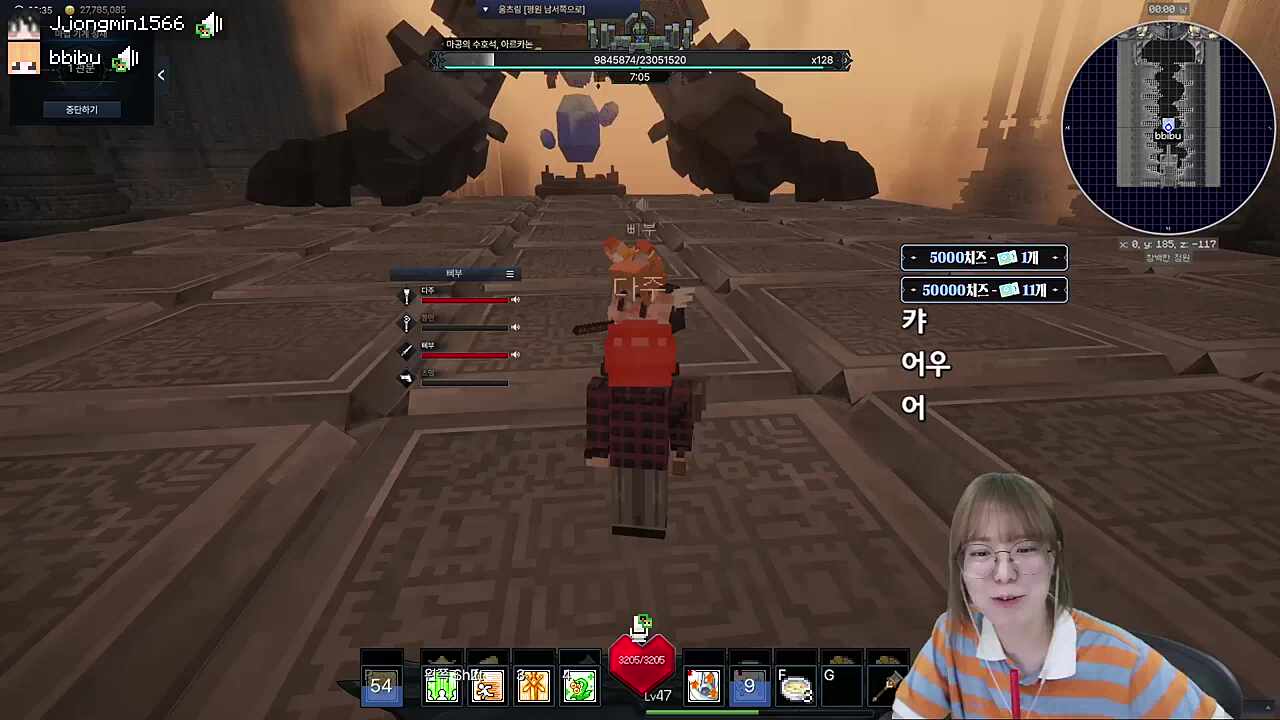The height and width of the screenshot is (720, 1280).
Task: Mute Jjongmin1566's voice volume indicator
Action: click(210, 25)
